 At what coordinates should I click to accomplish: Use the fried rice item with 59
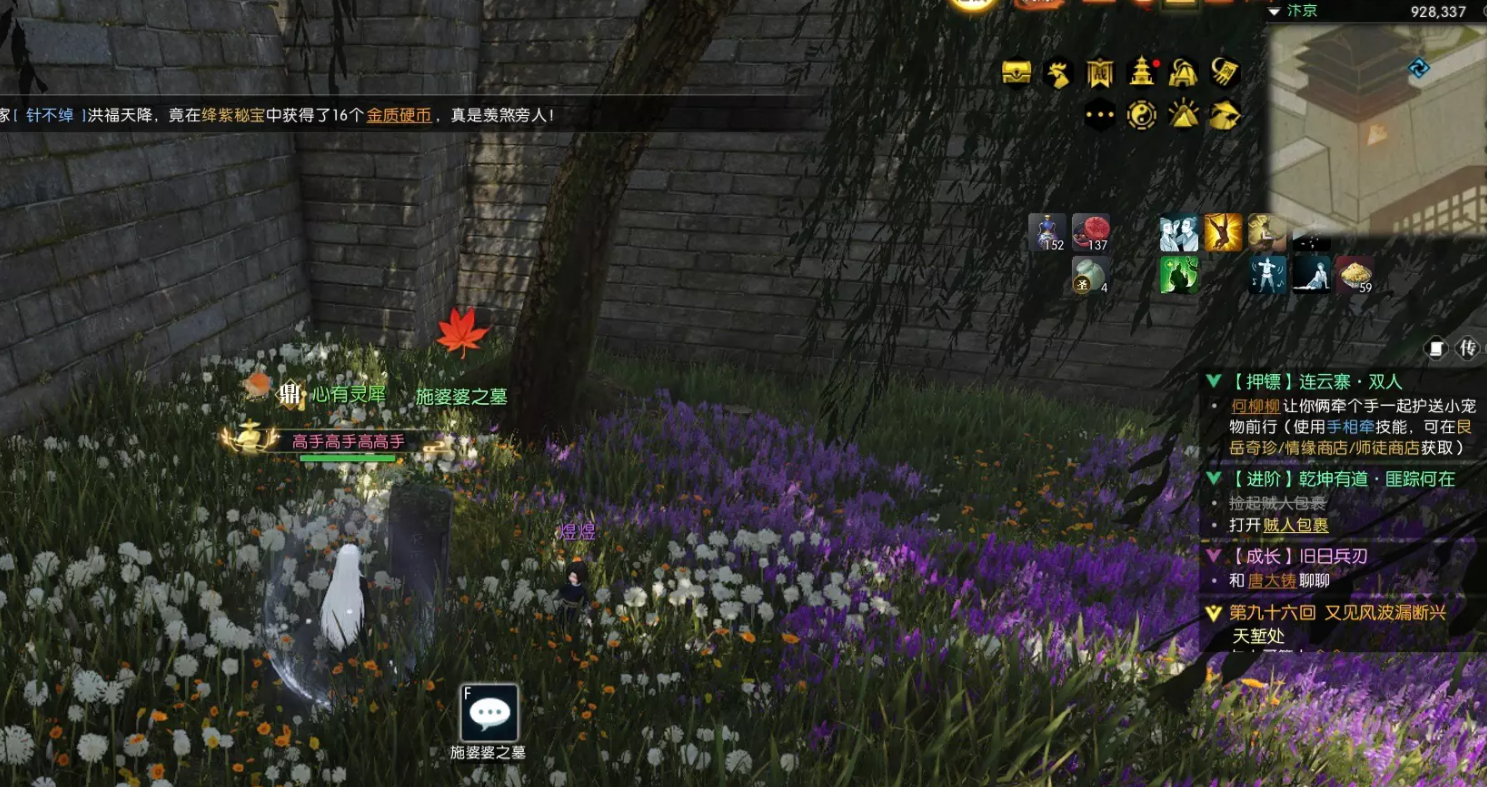[1354, 275]
